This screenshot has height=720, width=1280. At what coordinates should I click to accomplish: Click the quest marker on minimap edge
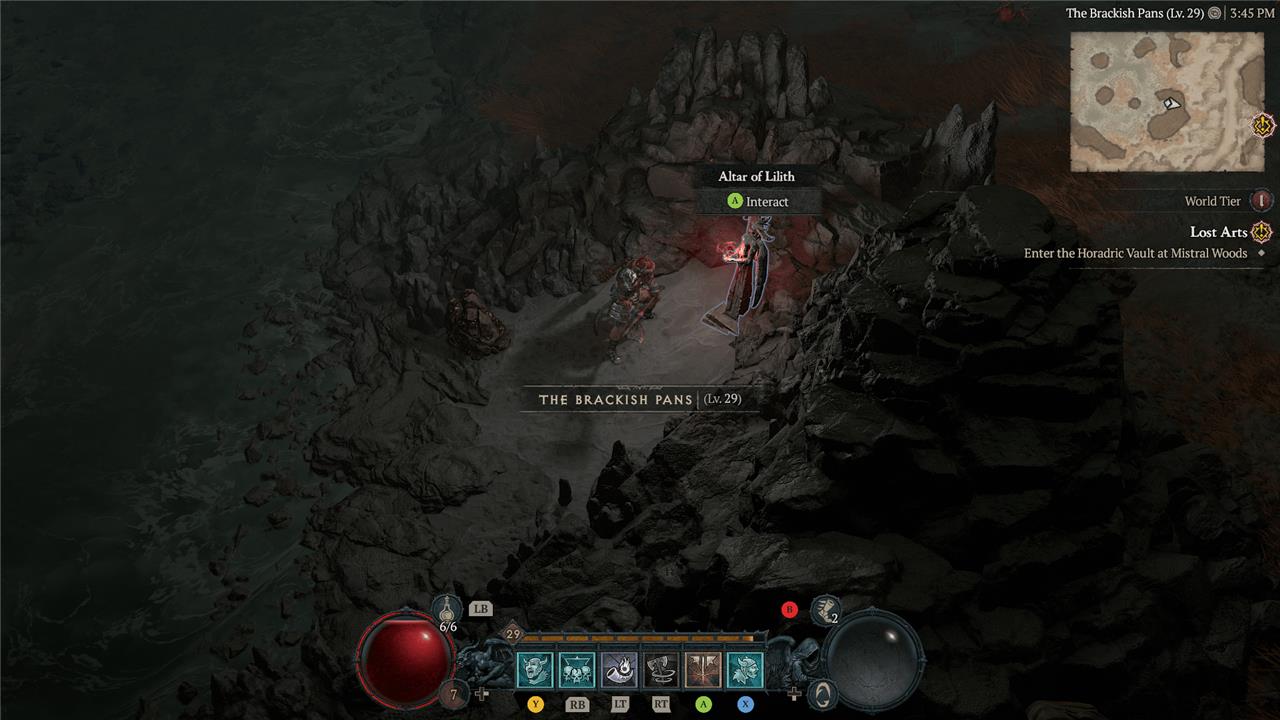(x=1263, y=126)
